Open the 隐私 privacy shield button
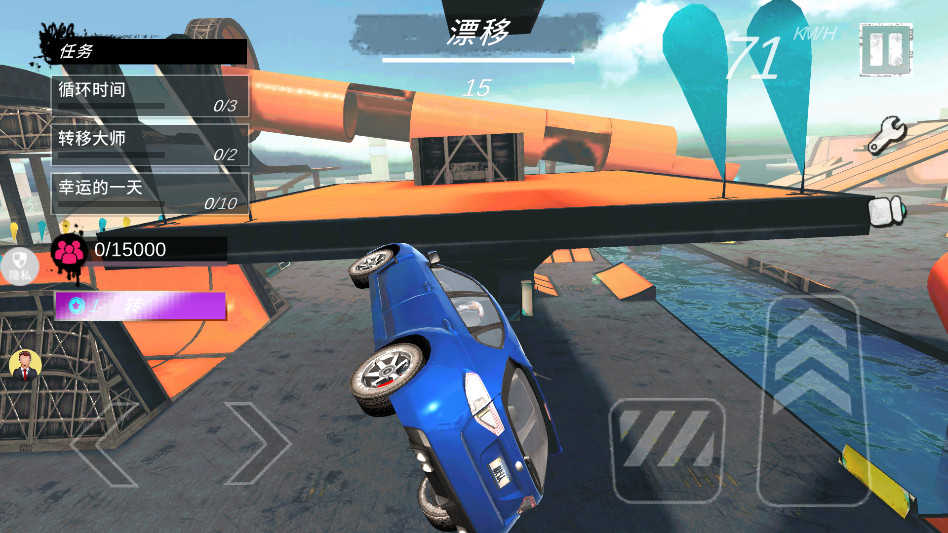The width and height of the screenshot is (948, 533). click(x=20, y=267)
